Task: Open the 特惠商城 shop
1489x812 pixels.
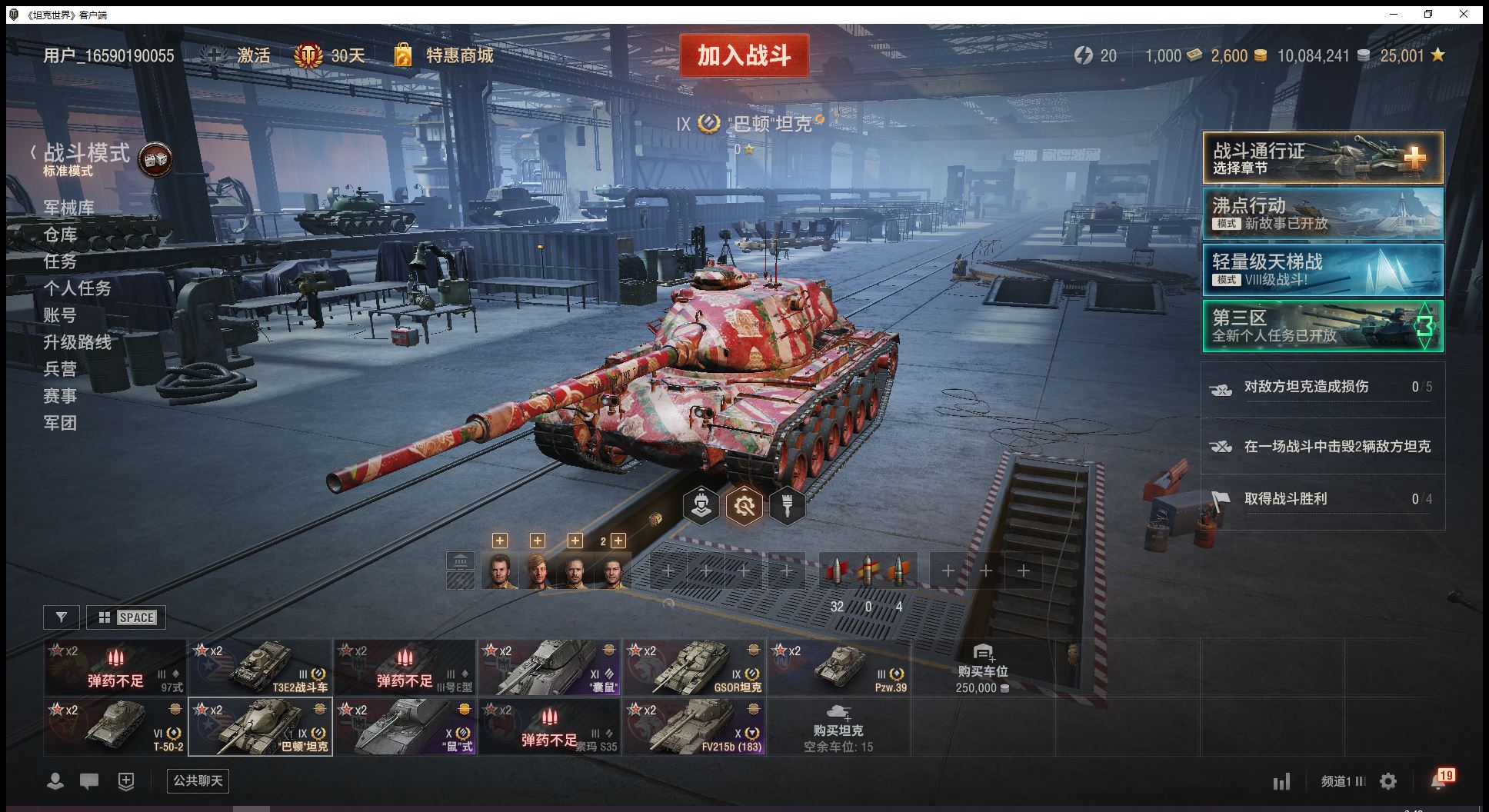Action: pyautogui.click(x=458, y=55)
